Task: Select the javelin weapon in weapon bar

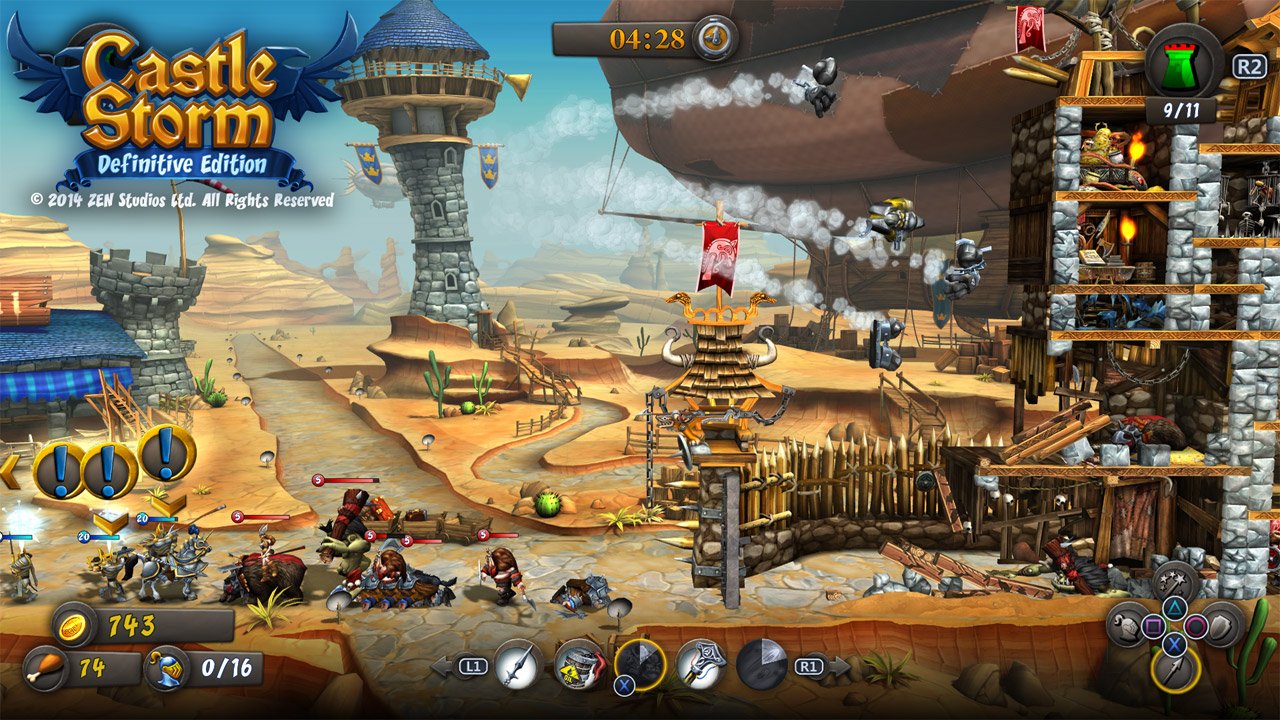Action: (x=516, y=662)
